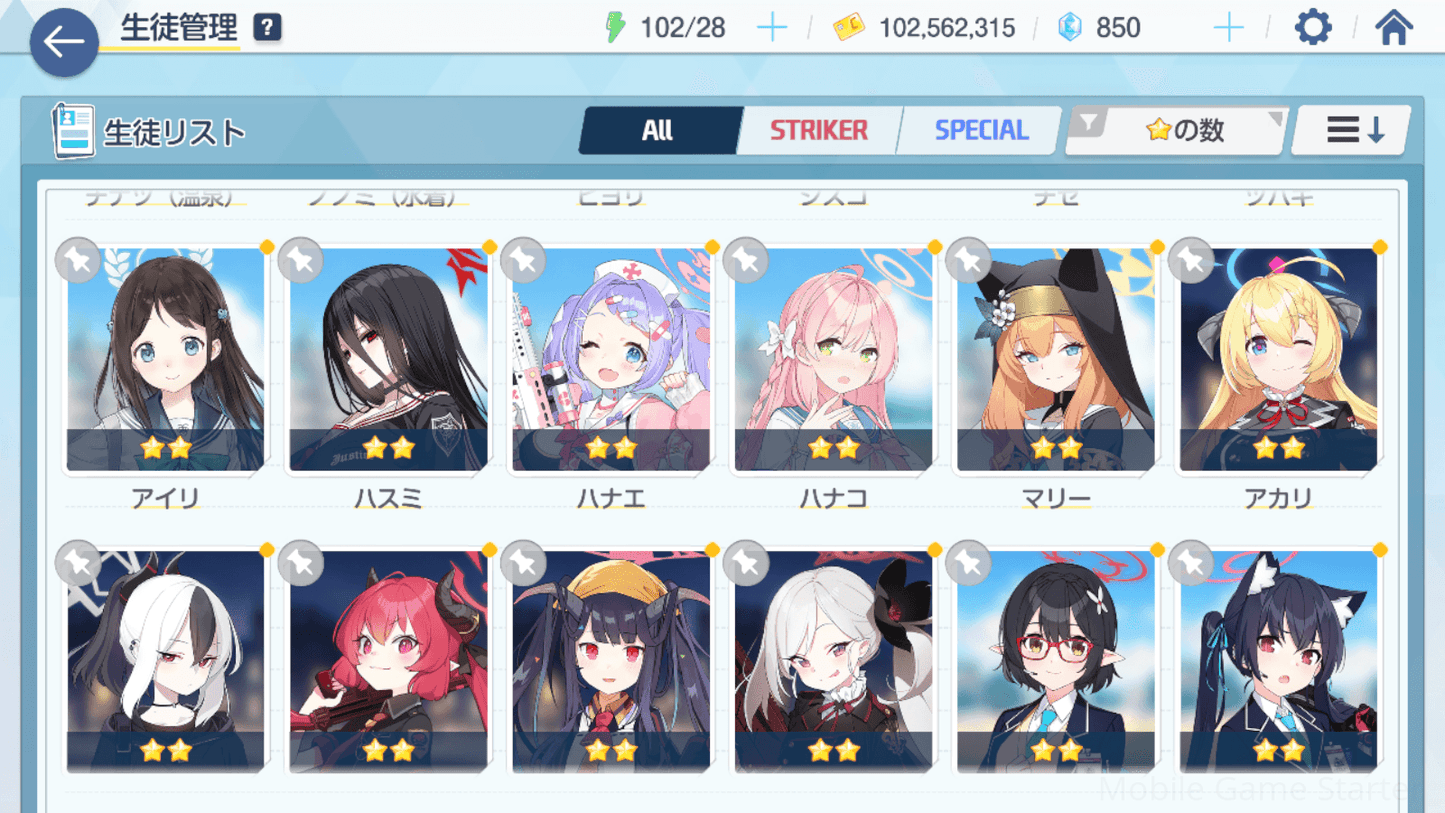Buy more blue gems with plus button
1445x813 pixels.
pyautogui.click(x=1228, y=28)
